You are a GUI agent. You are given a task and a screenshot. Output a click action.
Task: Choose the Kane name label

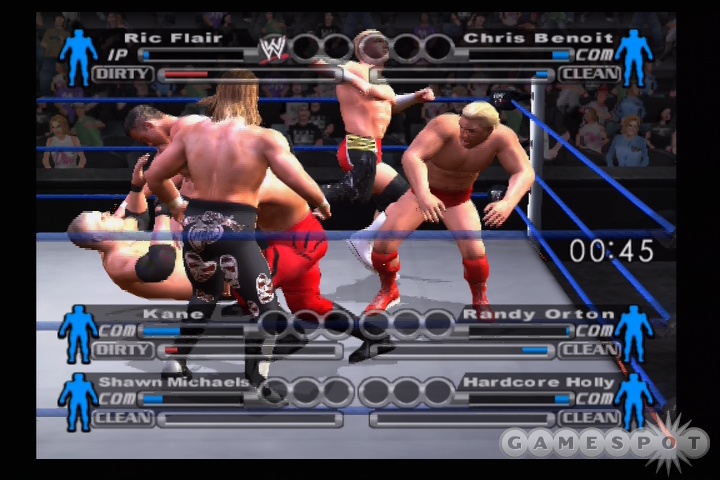coord(158,314)
